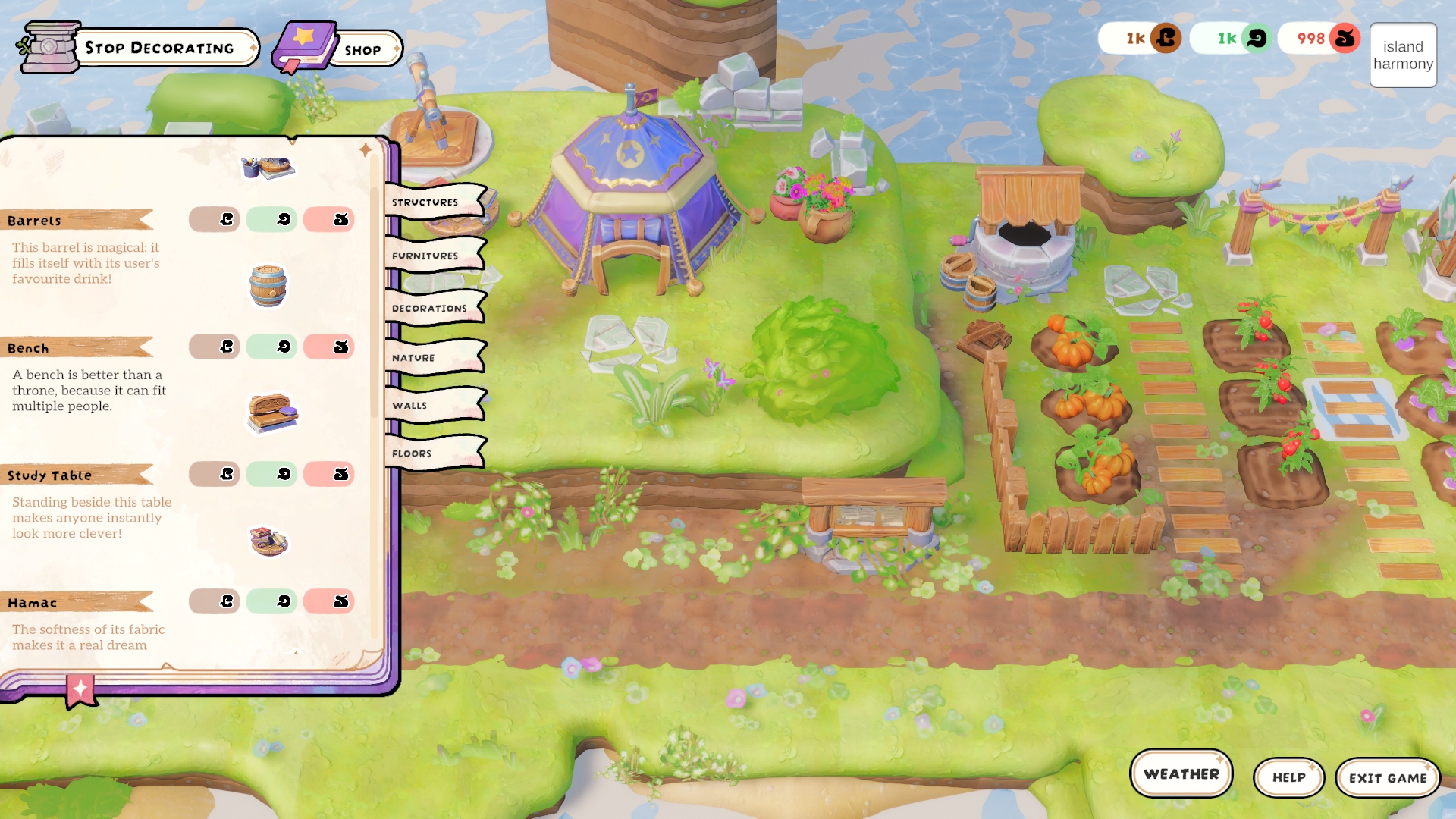The image size is (1456, 819).
Task: Click the island harmony panel
Action: [1403, 55]
